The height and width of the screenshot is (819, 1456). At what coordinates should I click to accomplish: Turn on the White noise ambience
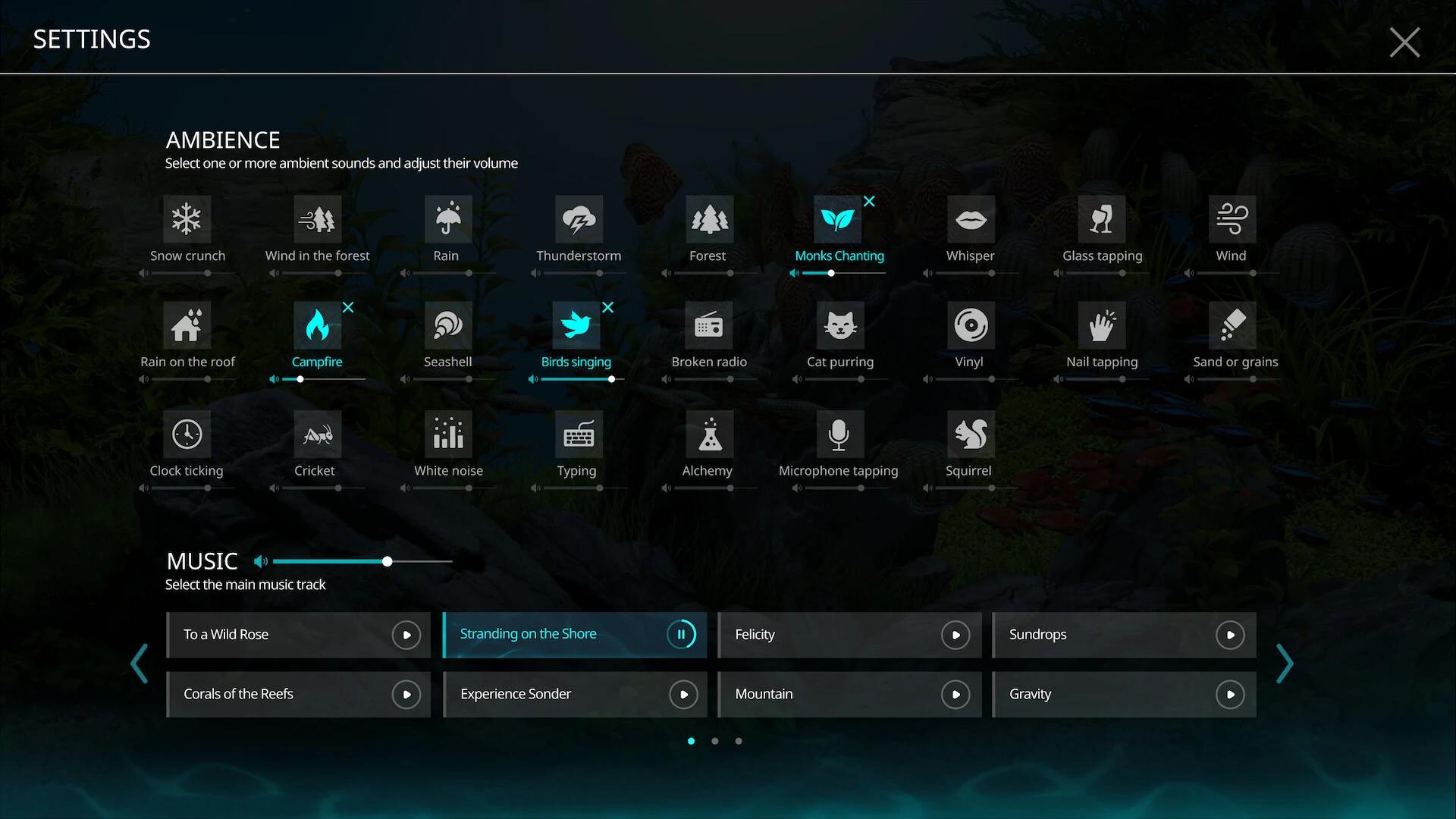[x=447, y=434]
